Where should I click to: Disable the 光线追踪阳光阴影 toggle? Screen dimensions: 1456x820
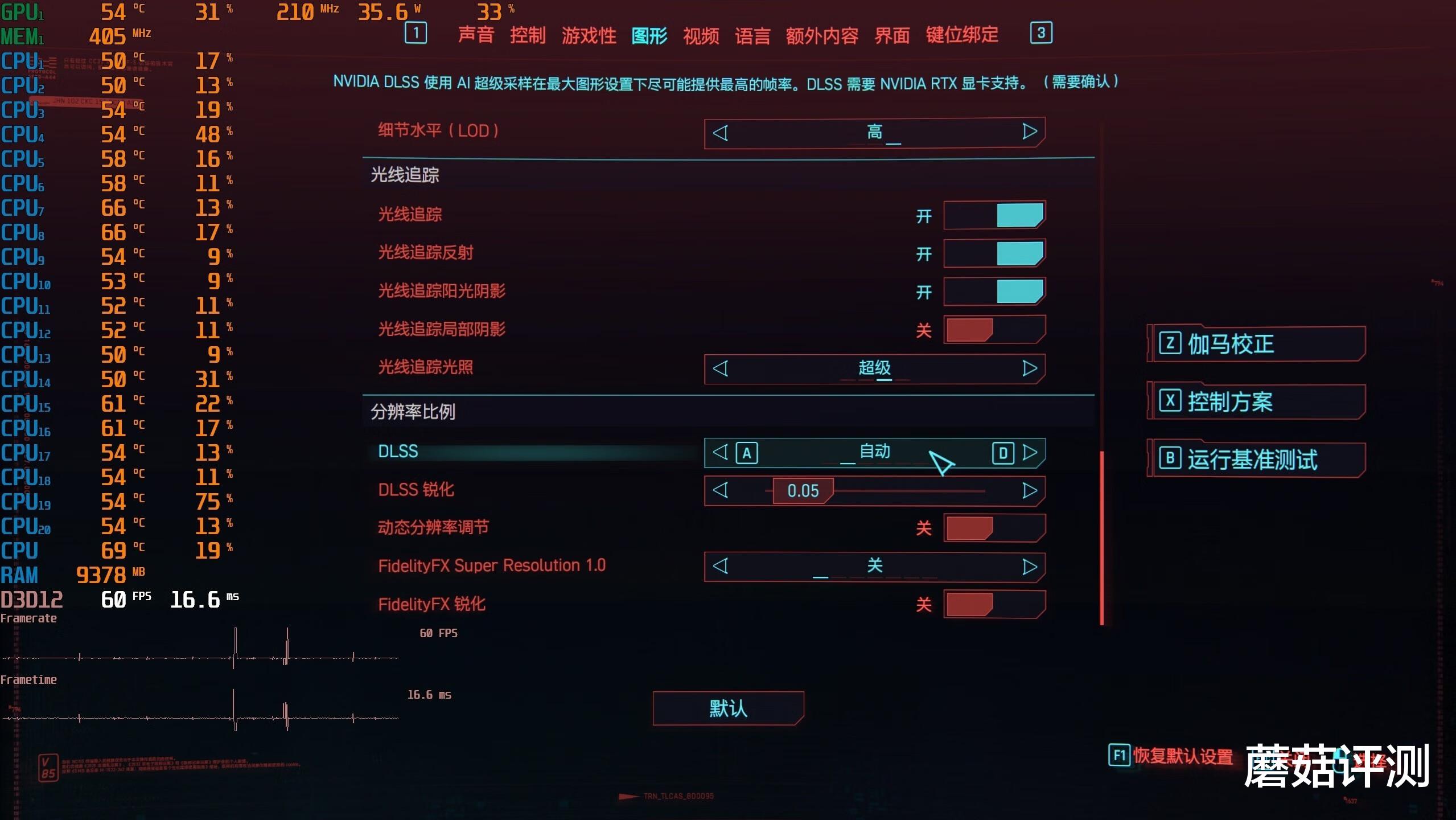click(995, 292)
